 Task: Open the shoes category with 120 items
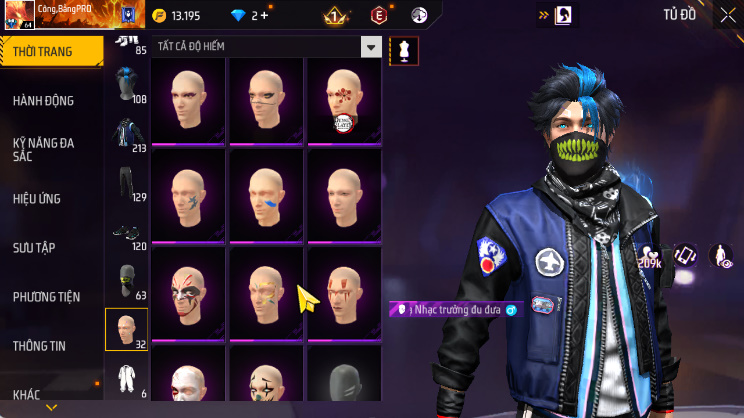[x=126, y=234]
